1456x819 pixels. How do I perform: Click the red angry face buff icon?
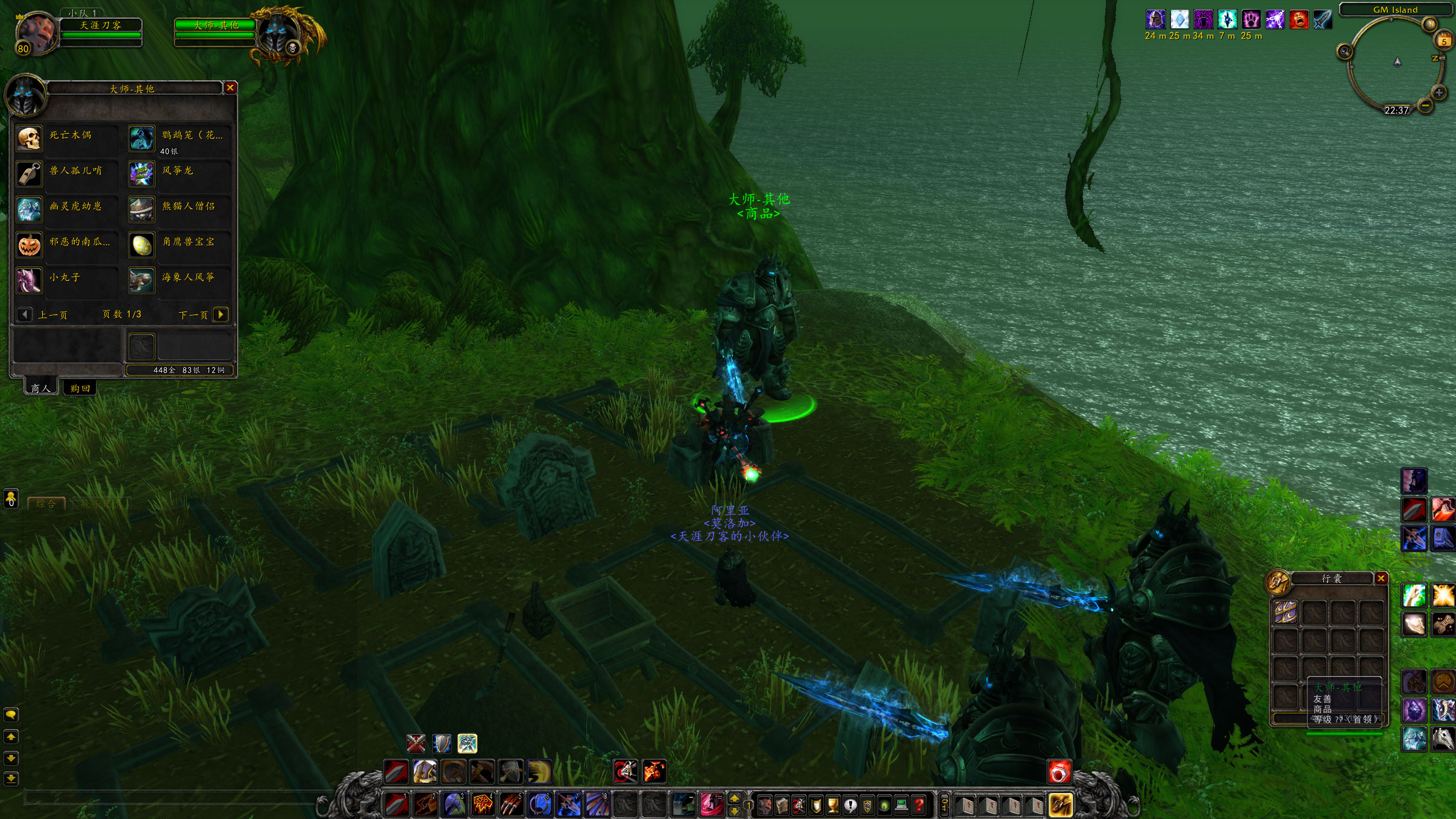pyautogui.click(x=1299, y=20)
